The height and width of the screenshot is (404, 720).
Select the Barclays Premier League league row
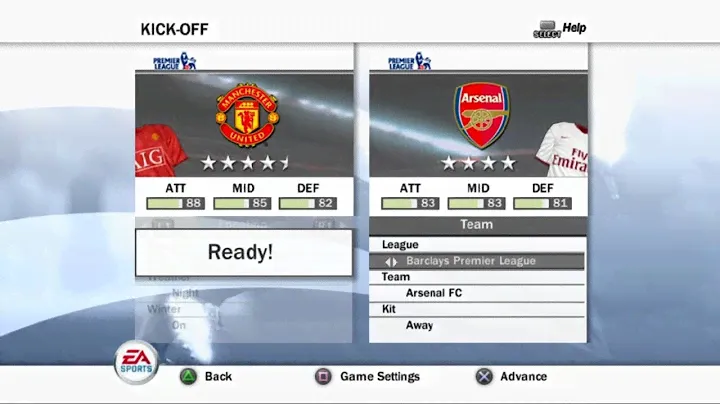(x=477, y=261)
